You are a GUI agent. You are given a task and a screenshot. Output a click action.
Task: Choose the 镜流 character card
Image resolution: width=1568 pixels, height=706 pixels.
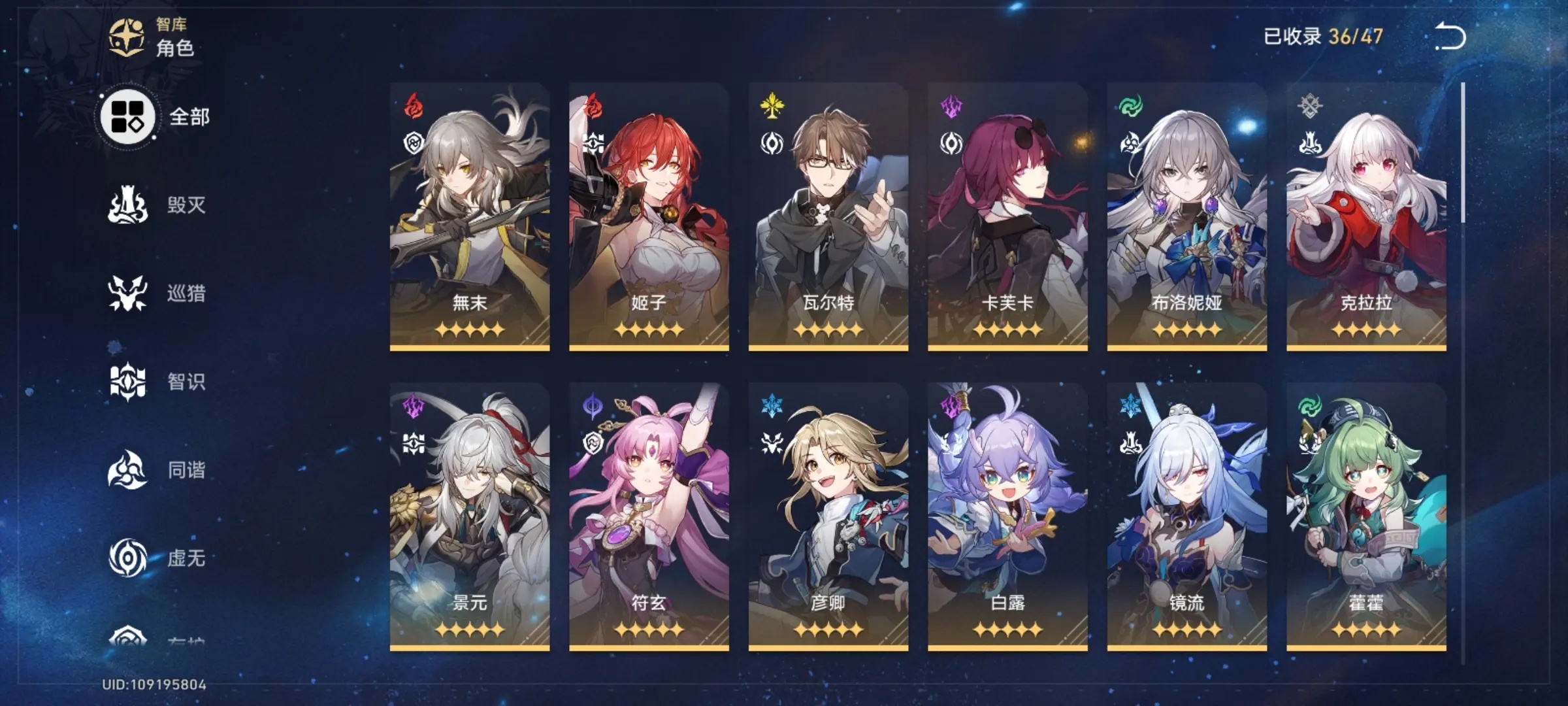click(x=1187, y=516)
